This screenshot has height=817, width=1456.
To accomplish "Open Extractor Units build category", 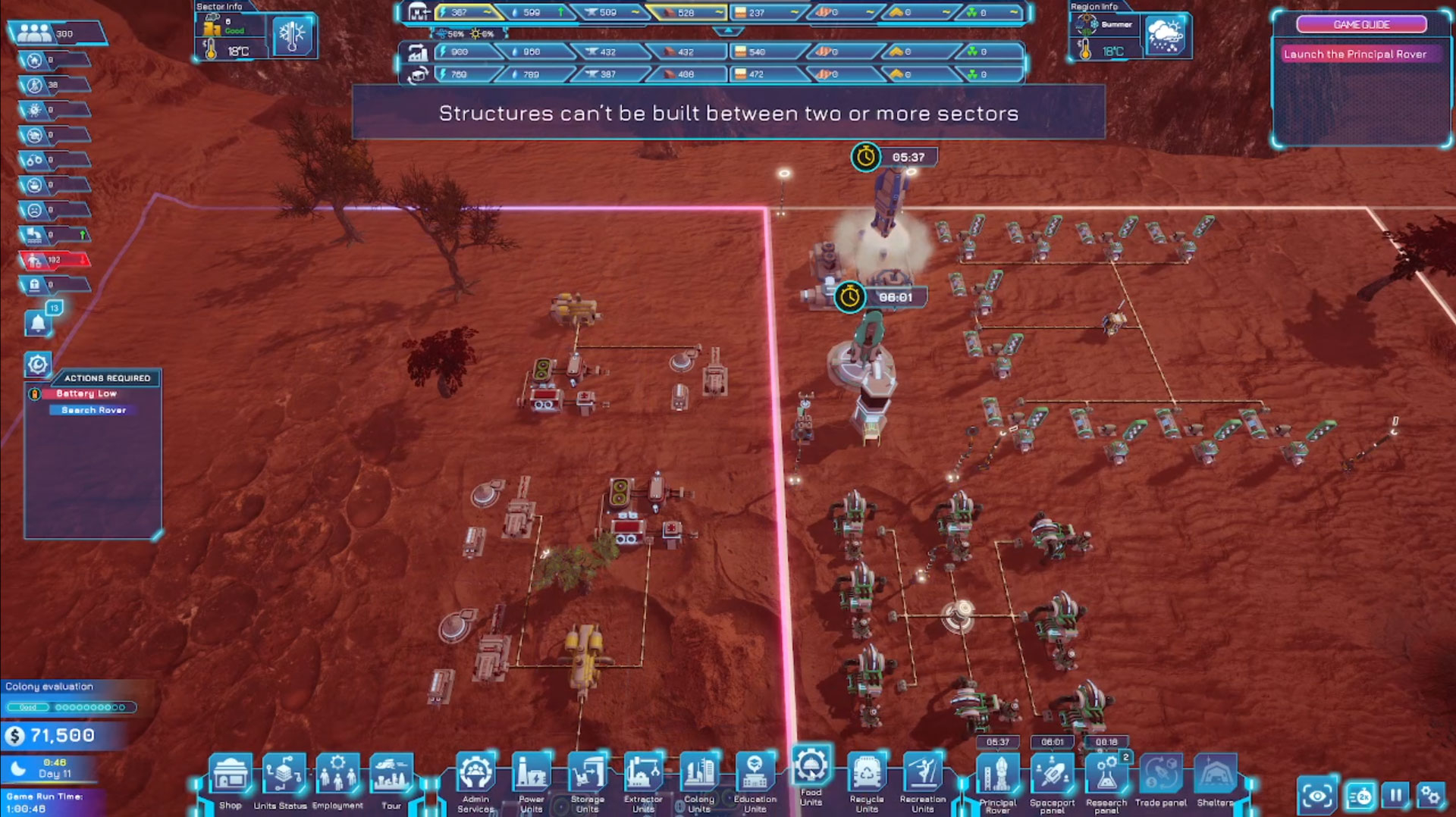I will (x=643, y=776).
